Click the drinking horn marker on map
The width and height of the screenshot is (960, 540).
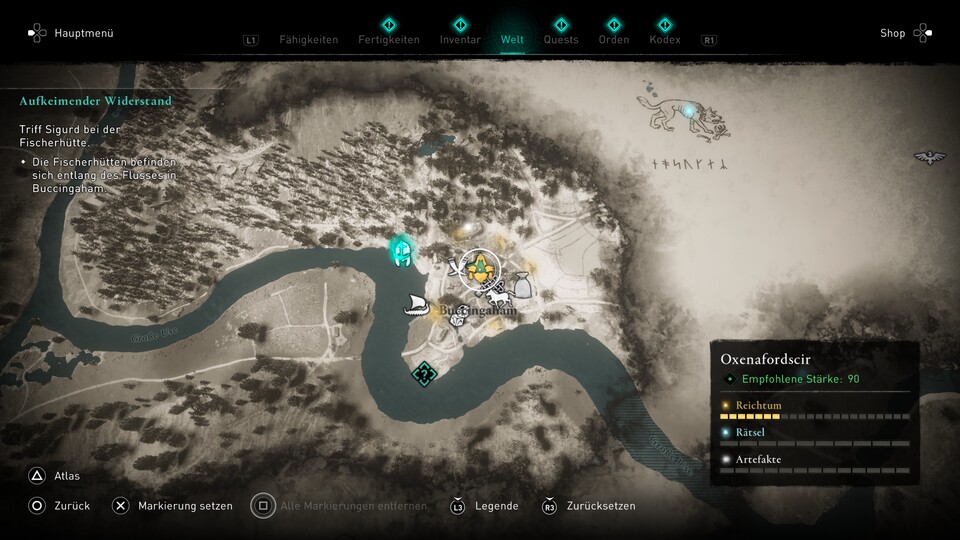(456, 267)
